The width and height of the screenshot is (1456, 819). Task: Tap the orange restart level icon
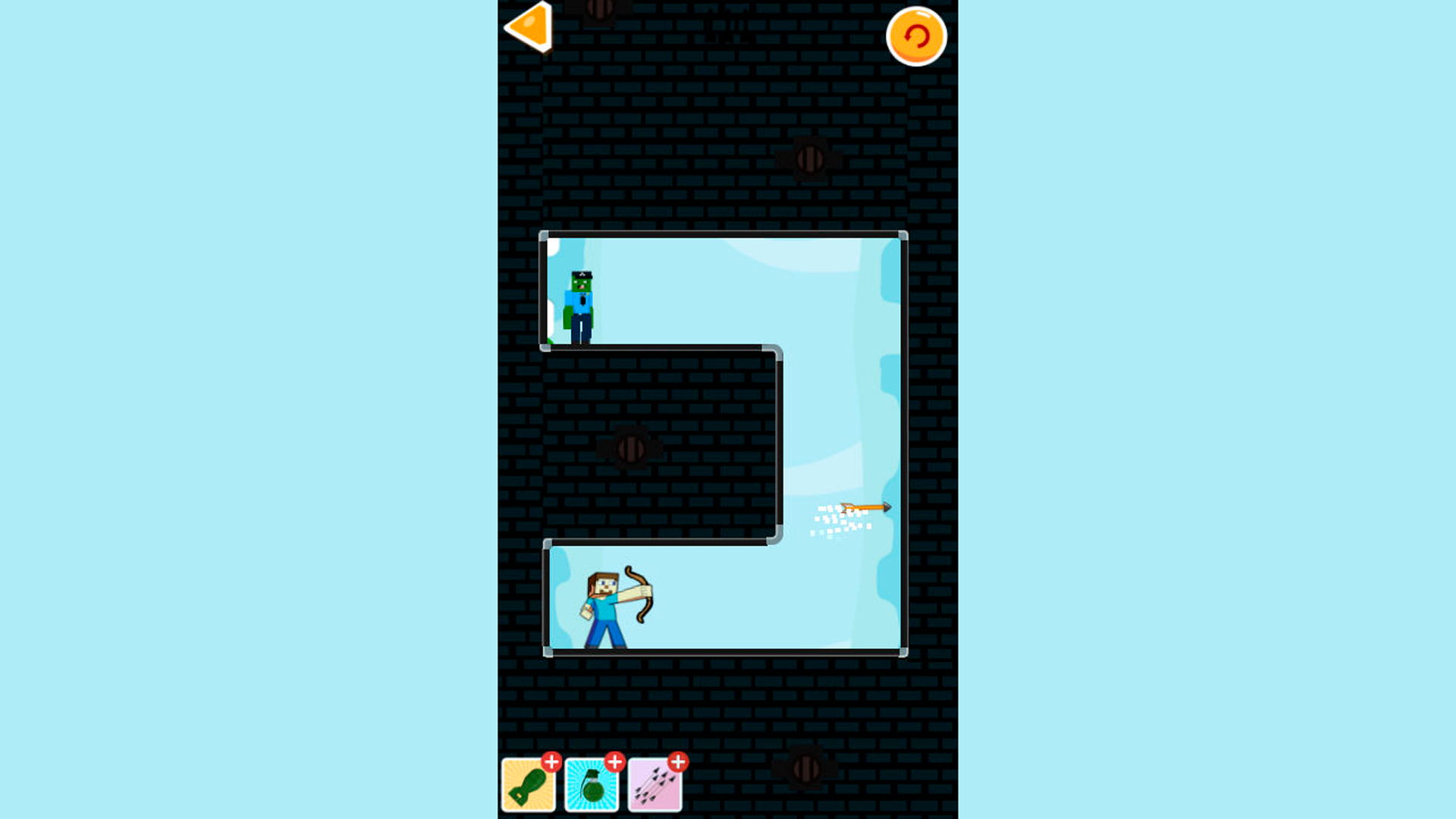(916, 36)
